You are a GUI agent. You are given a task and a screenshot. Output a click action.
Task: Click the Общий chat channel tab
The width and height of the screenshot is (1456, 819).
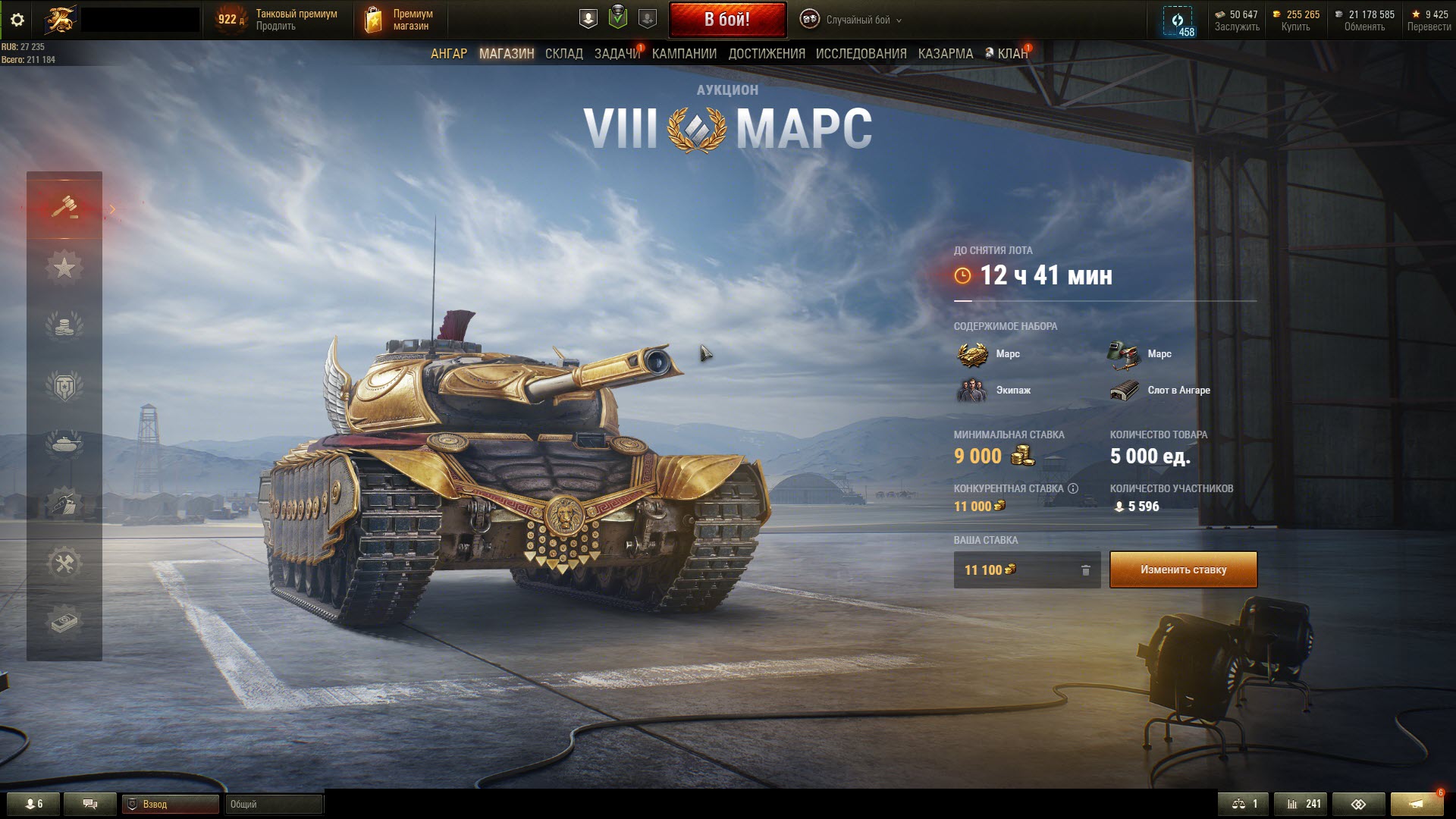pyautogui.click(x=273, y=804)
